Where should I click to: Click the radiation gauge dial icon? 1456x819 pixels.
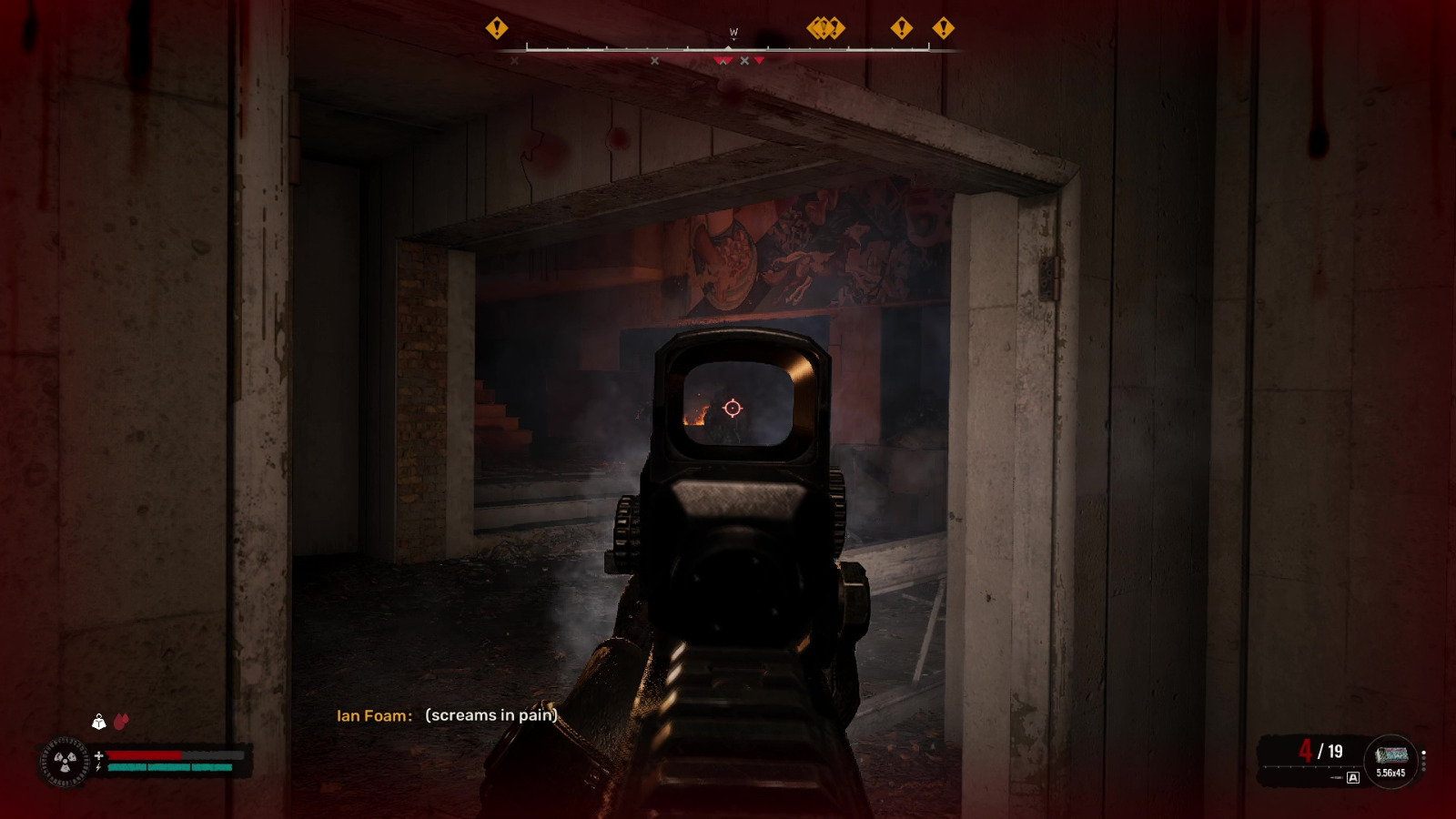pos(64,761)
